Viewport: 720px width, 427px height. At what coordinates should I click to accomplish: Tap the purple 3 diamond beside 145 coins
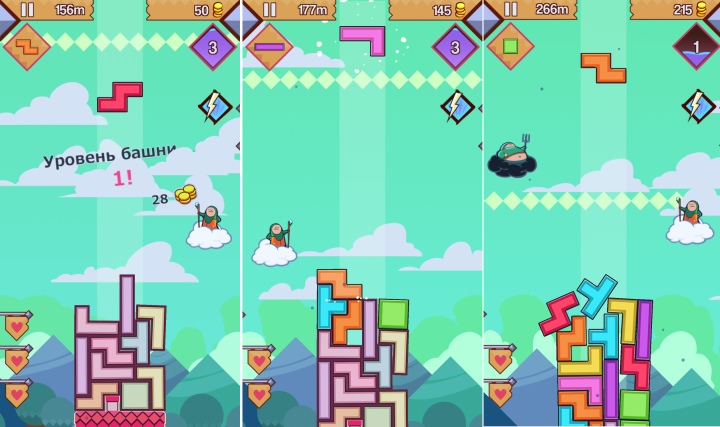click(x=455, y=46)
